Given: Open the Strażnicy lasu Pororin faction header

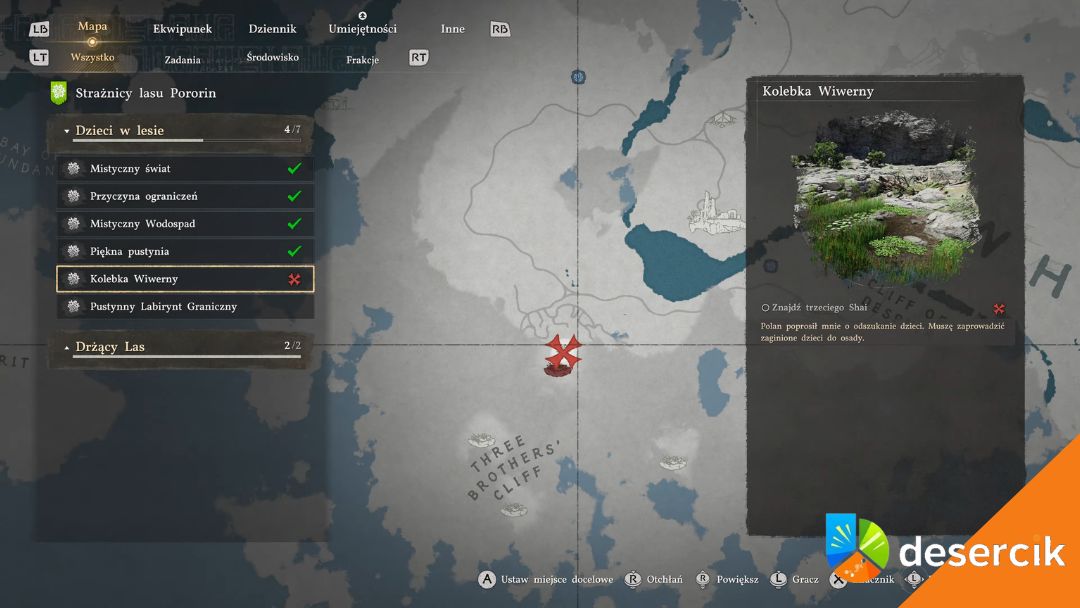Looking at the screenshot, I should pyautogui.click(x=145, y=93).
